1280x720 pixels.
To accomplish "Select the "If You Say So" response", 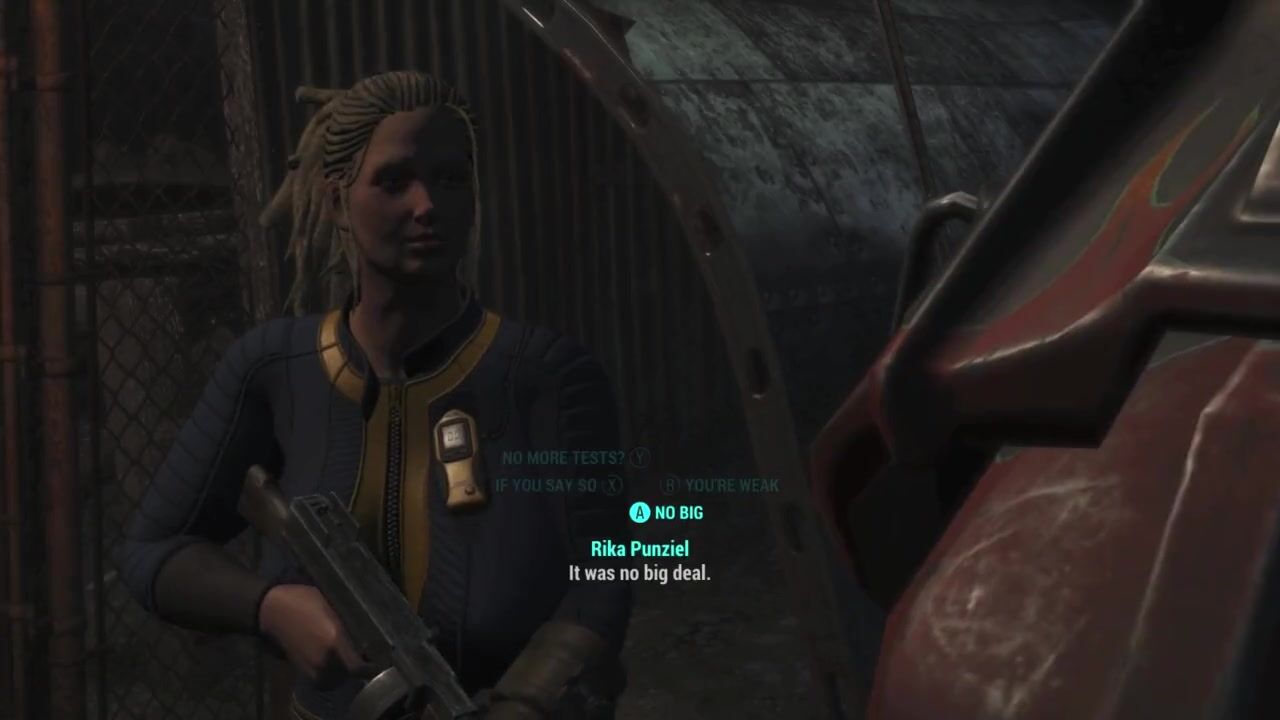I will click(546, 485).
